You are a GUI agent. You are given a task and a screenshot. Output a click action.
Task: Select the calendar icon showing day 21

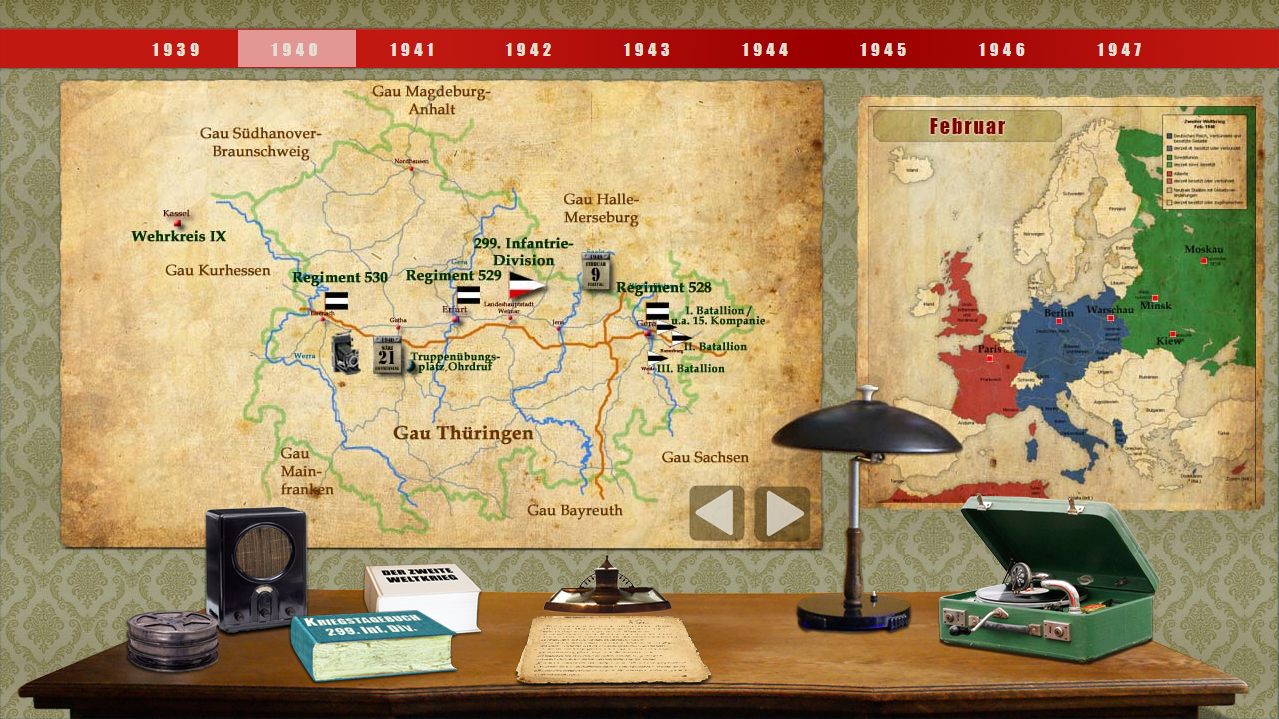tap(388, 356)
